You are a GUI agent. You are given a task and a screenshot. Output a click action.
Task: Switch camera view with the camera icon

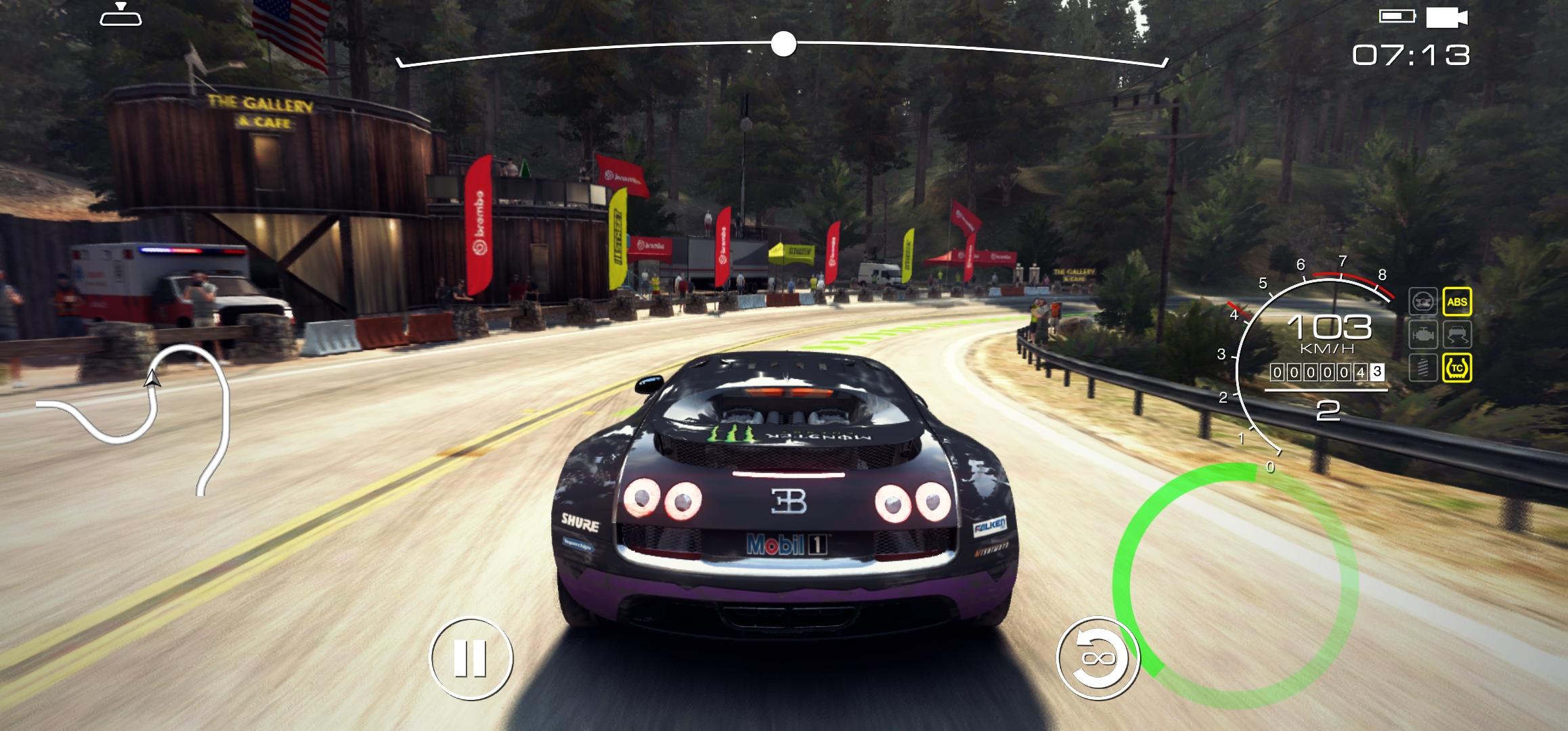tap(1446, 17)
